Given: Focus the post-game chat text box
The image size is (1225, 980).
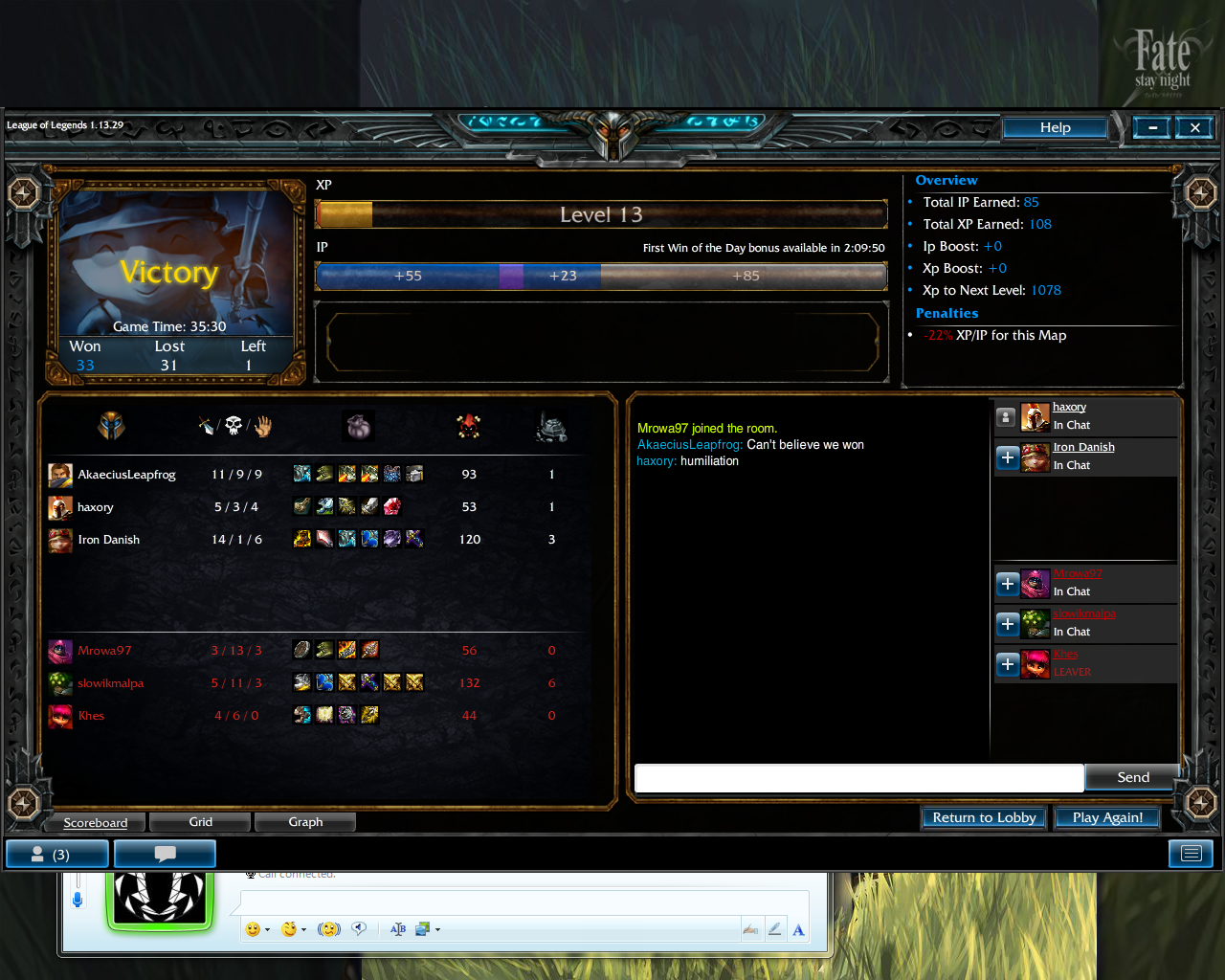Looking at the screenshot, I should pyautogui.click(x=858, y=778).
